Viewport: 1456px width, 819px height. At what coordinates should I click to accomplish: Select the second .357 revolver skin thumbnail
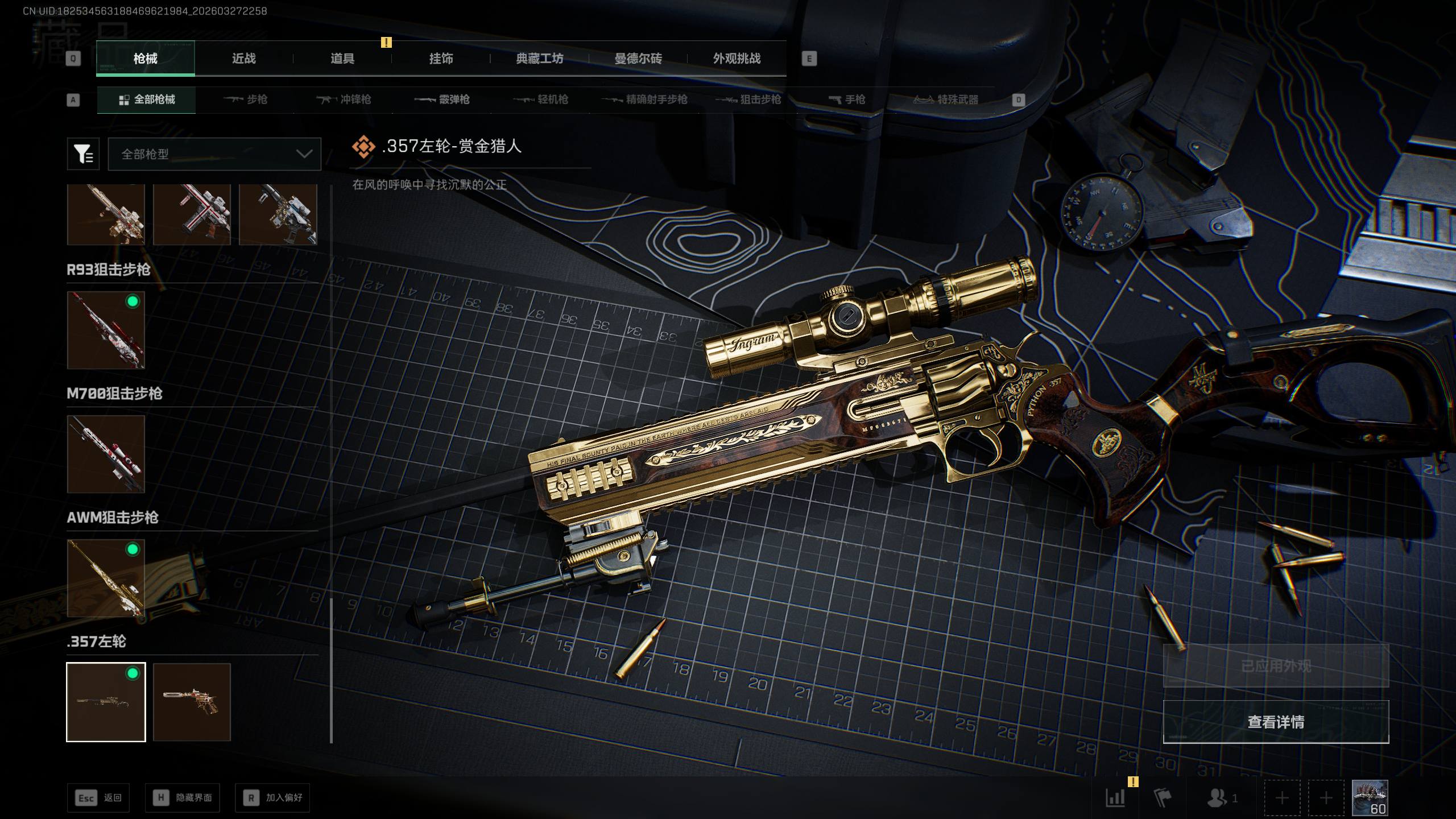(x=192, y=702)
